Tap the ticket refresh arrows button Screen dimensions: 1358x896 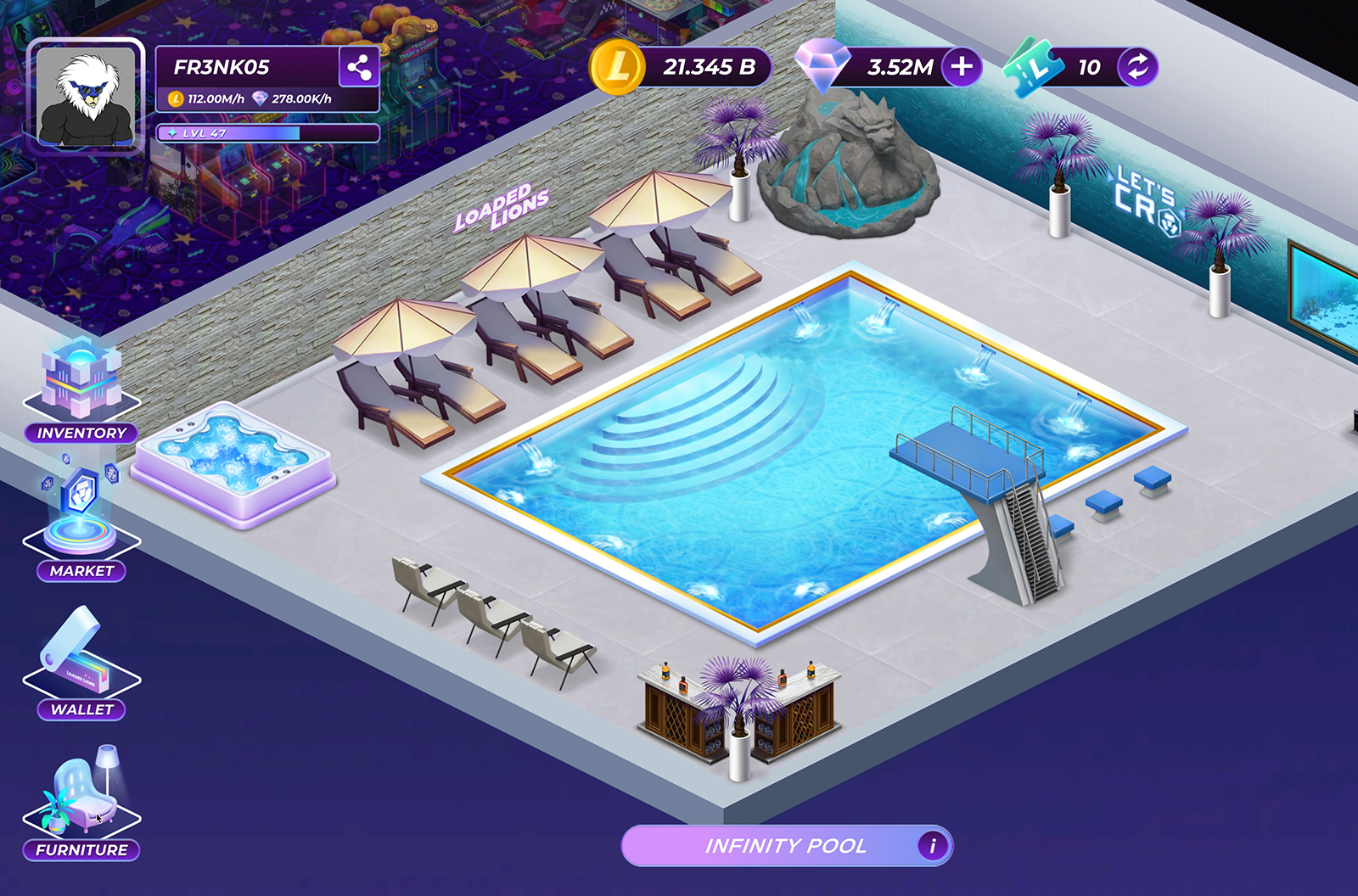(x=1137, y=67)
